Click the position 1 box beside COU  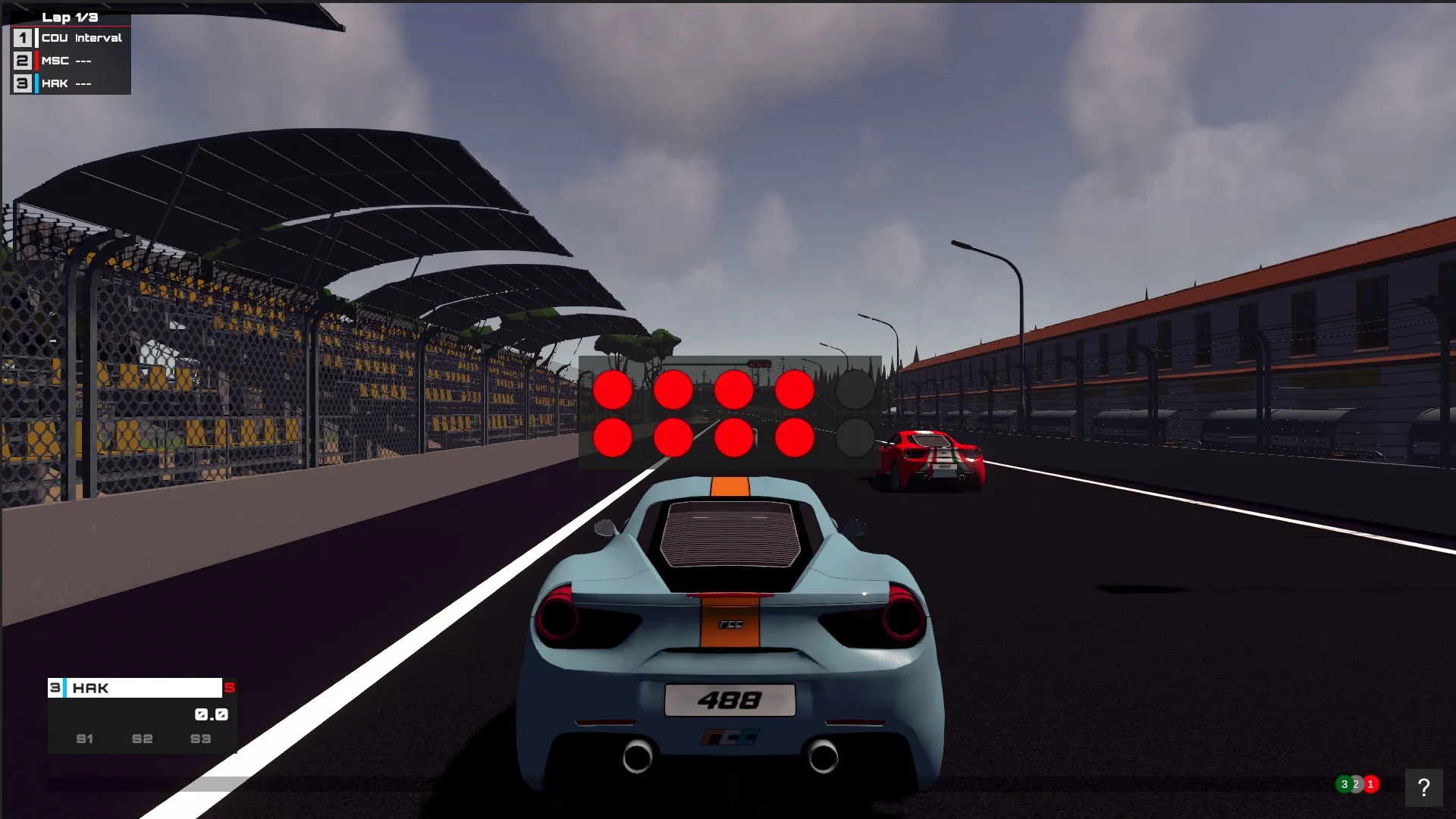coord(21,36)
